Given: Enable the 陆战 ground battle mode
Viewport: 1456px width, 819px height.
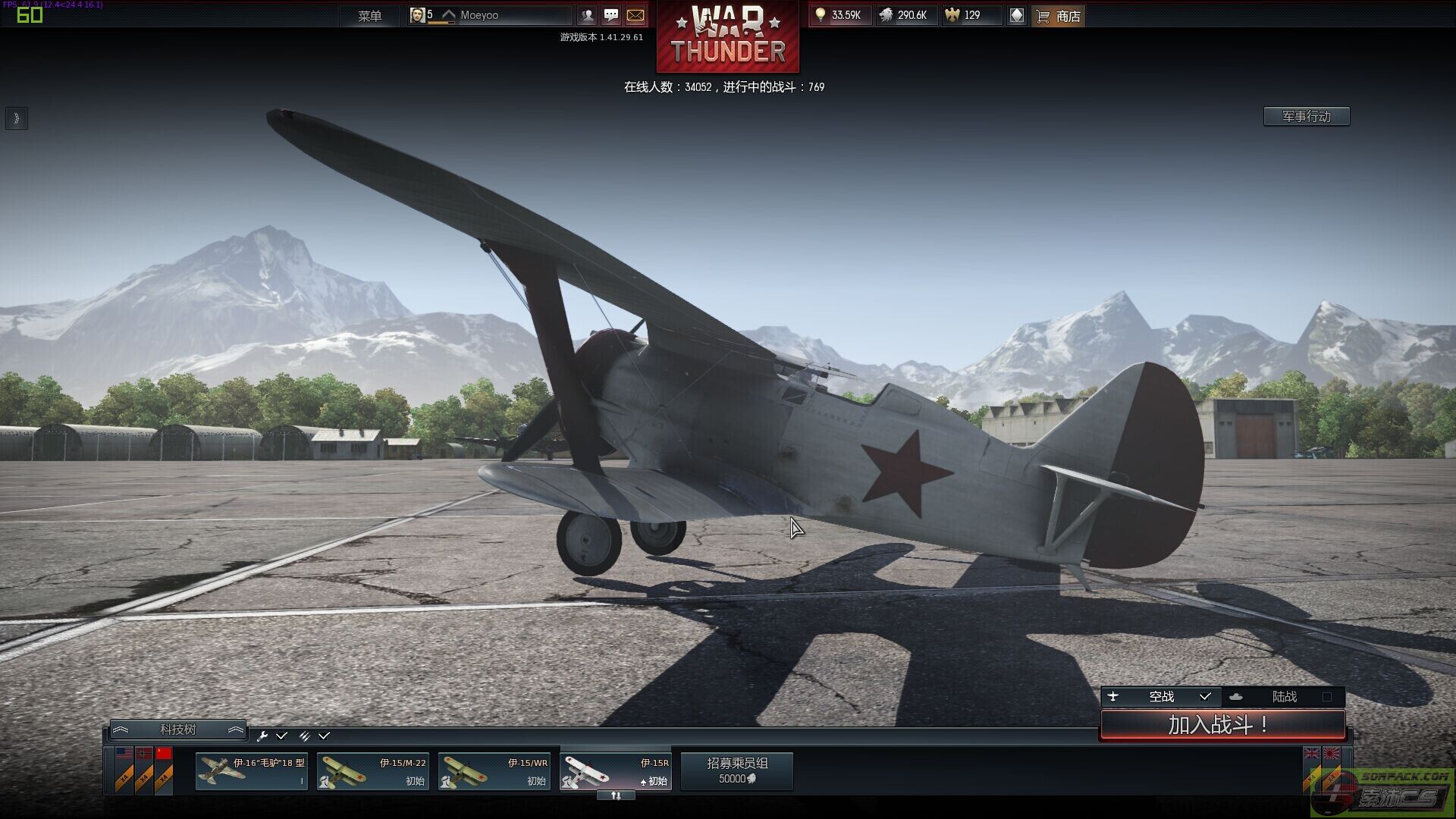Looking at the screenshot, I should [1284, 696].
